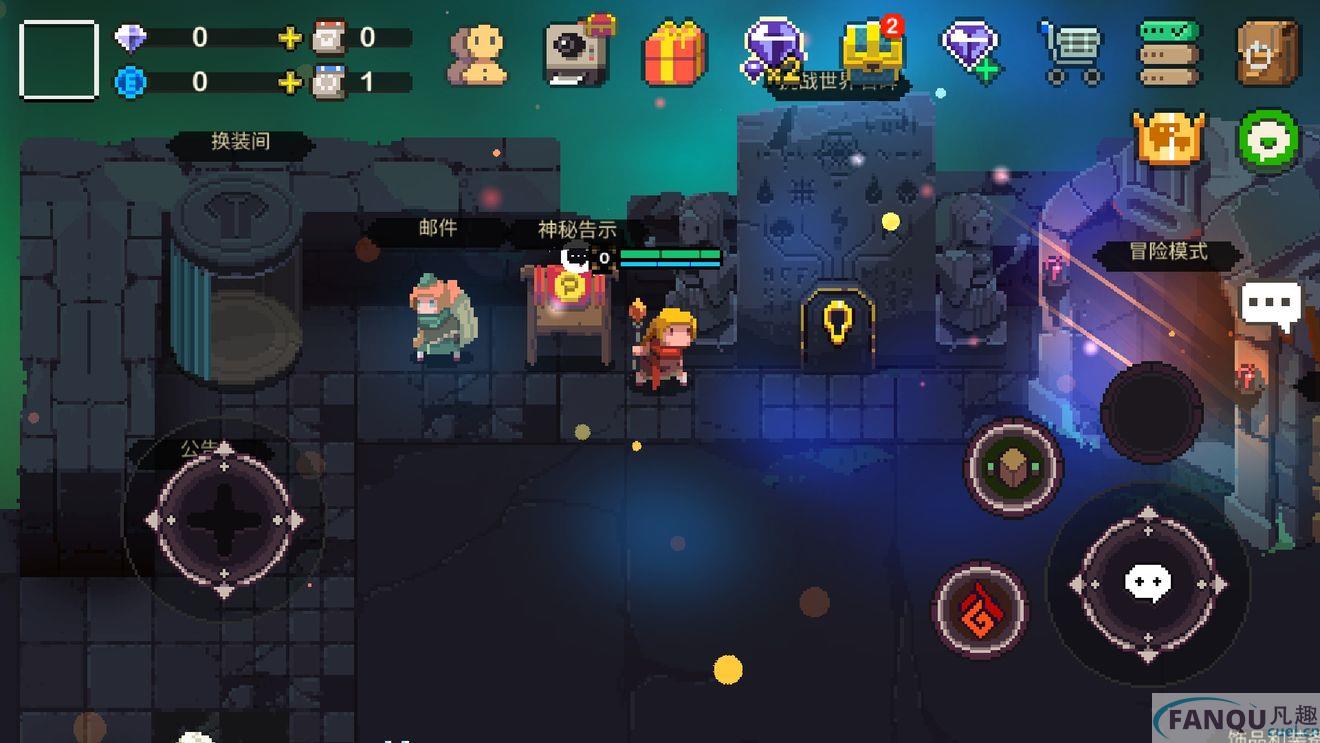Open the purple gem x2 bonus
This screenshot has width=1320, height=743.
pos(775,50)
